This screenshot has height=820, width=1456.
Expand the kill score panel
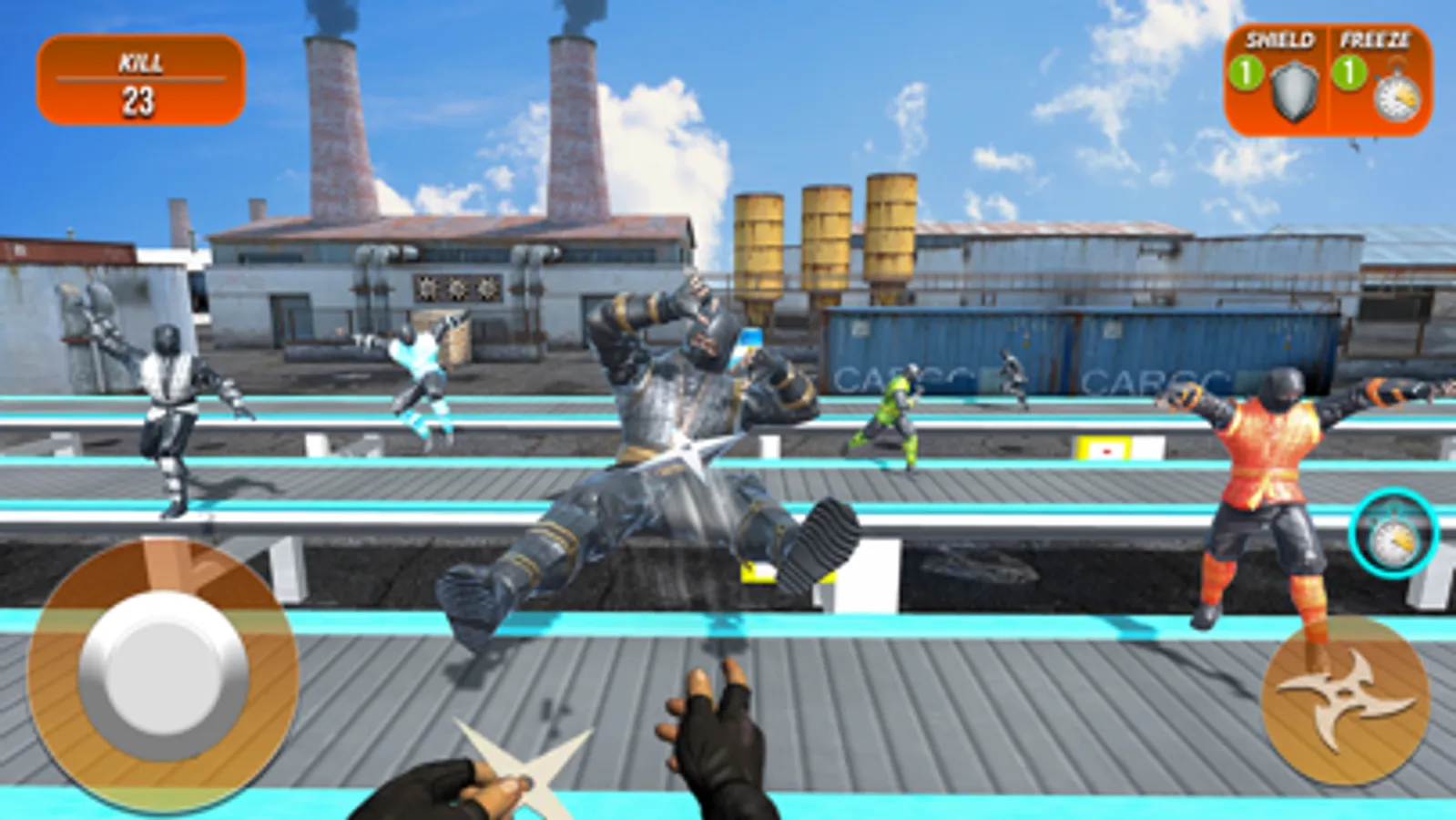coord(138,80)
